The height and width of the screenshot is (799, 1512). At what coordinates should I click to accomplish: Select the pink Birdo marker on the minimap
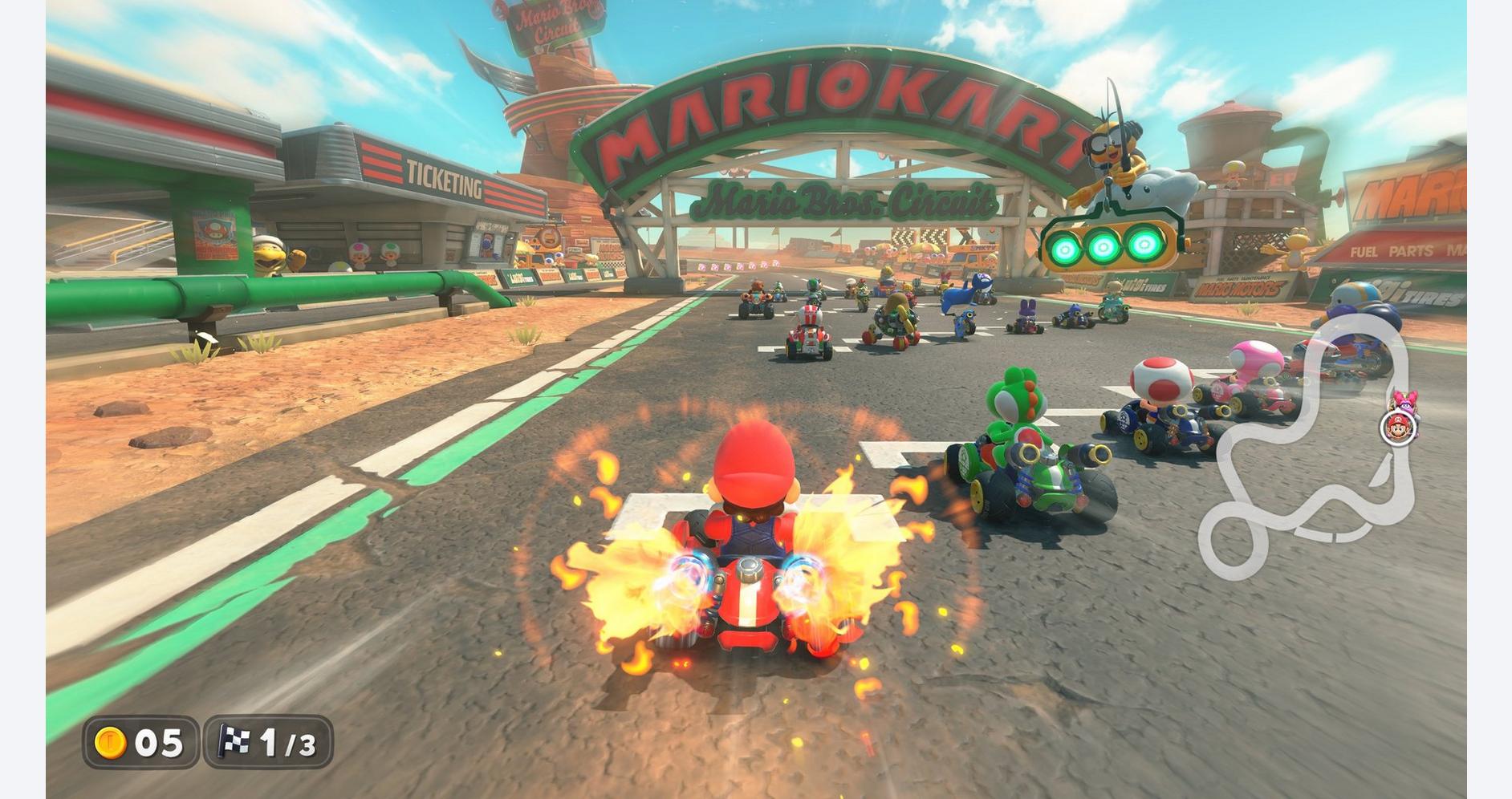click(1404, 400)
